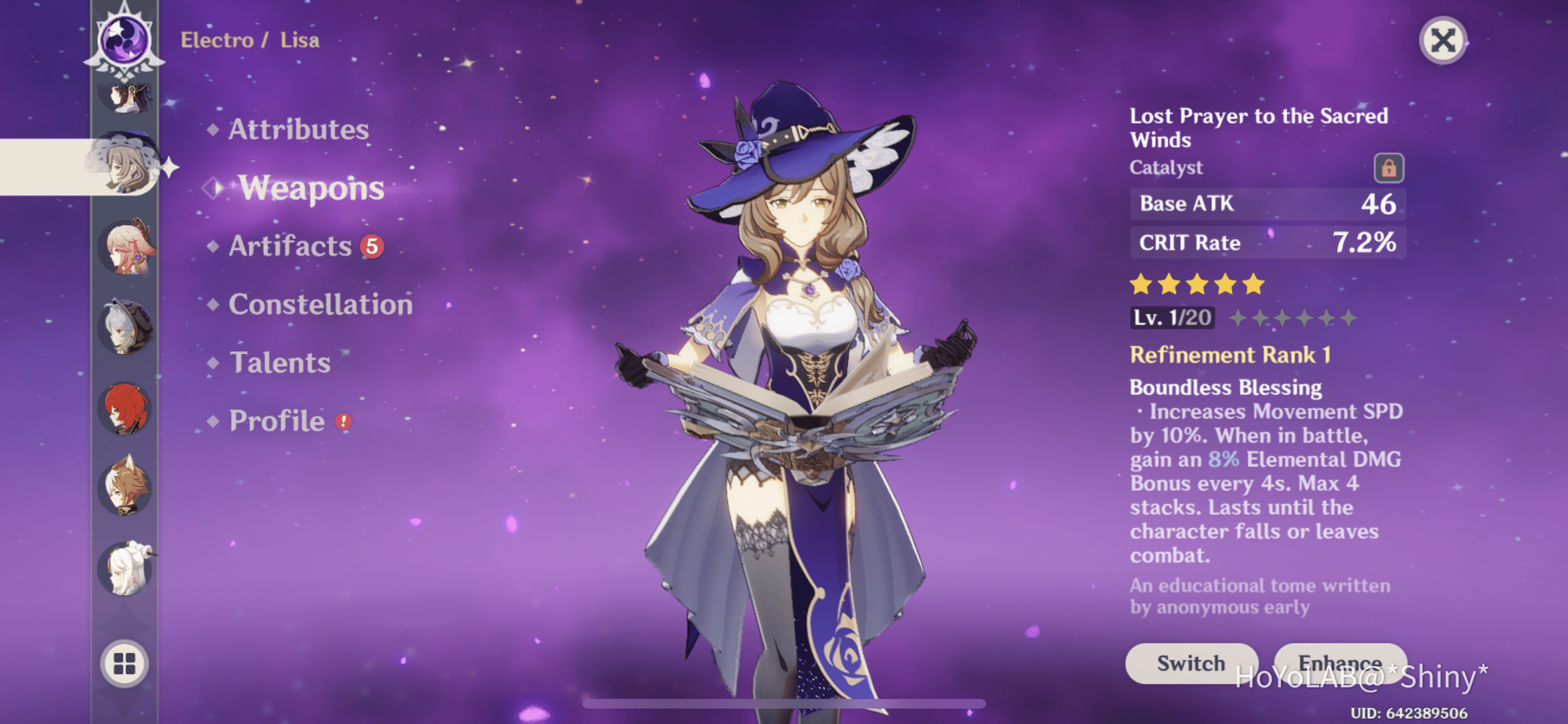The width and height of the screenshot is (1568, 724).
Task: Open the character grid view button
Action: pos(125,662)
